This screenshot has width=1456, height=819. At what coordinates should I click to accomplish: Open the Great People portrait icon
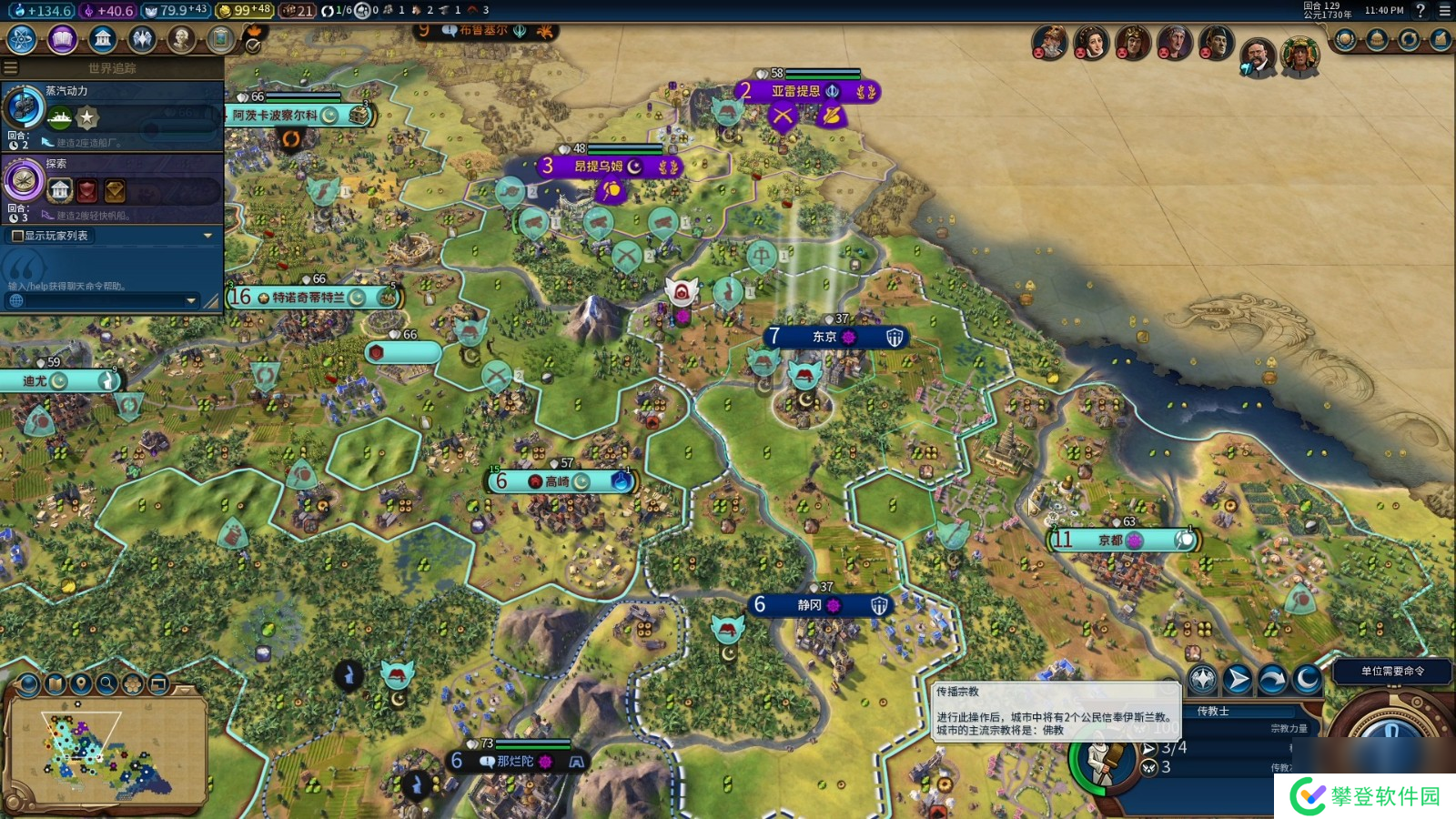click(x=181, y=39)
